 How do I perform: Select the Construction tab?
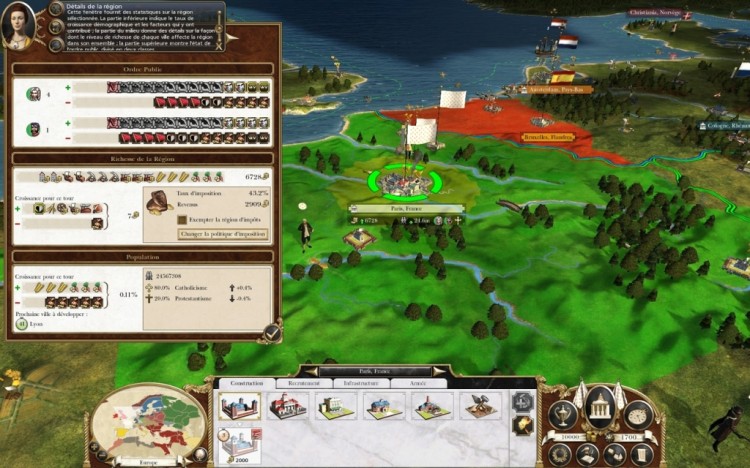(x=245, y=383)
